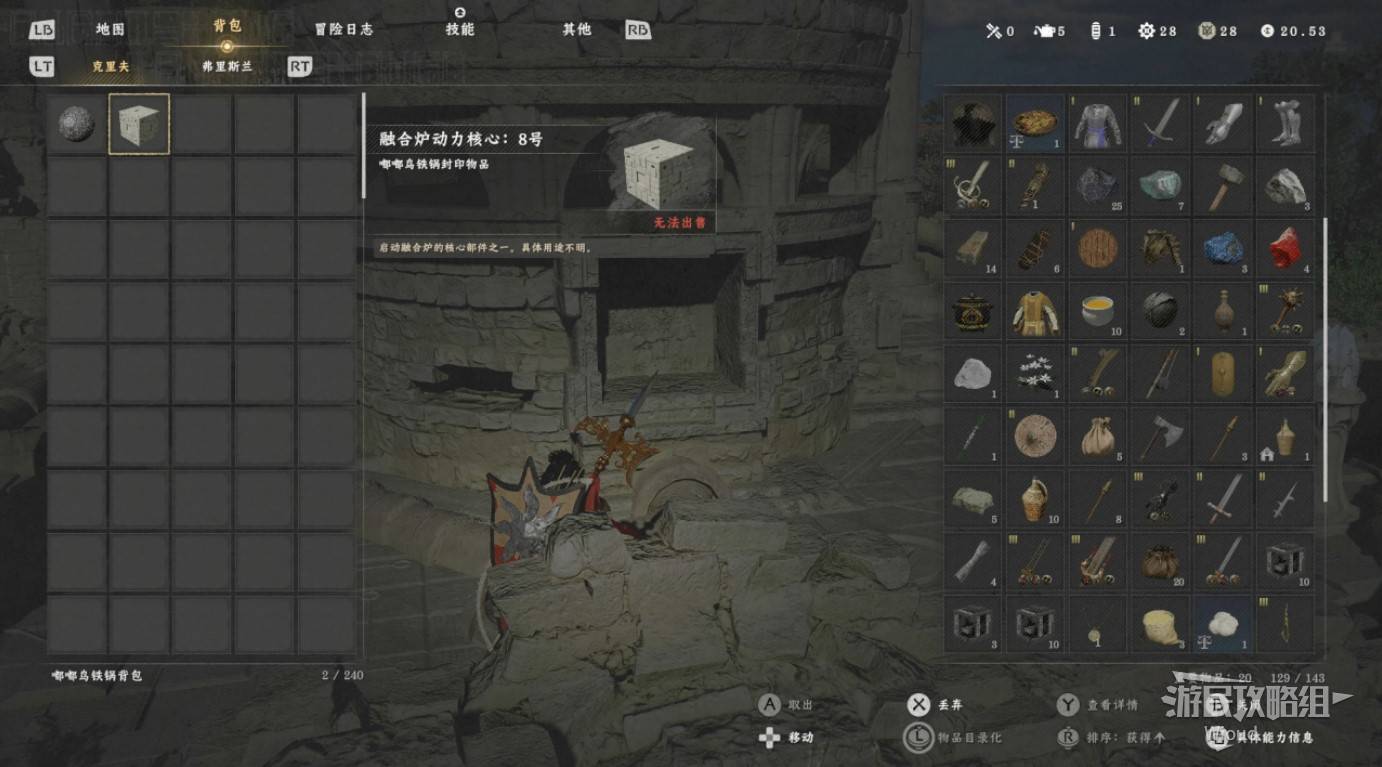Choose the white flowers item slot
Screen dimensions: 1382x767
pyautogui.click(x=1035, y=374)
